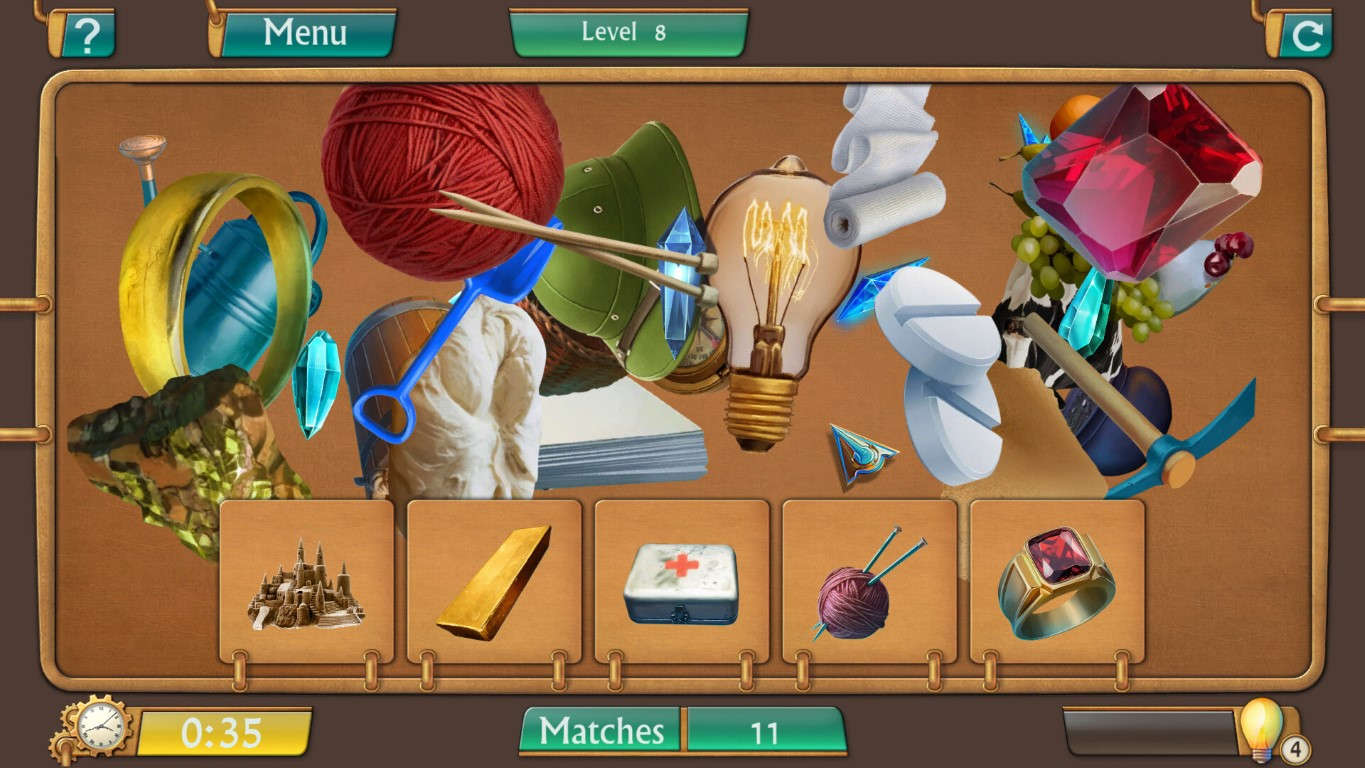Click the question mark help icon

point(86,32)
